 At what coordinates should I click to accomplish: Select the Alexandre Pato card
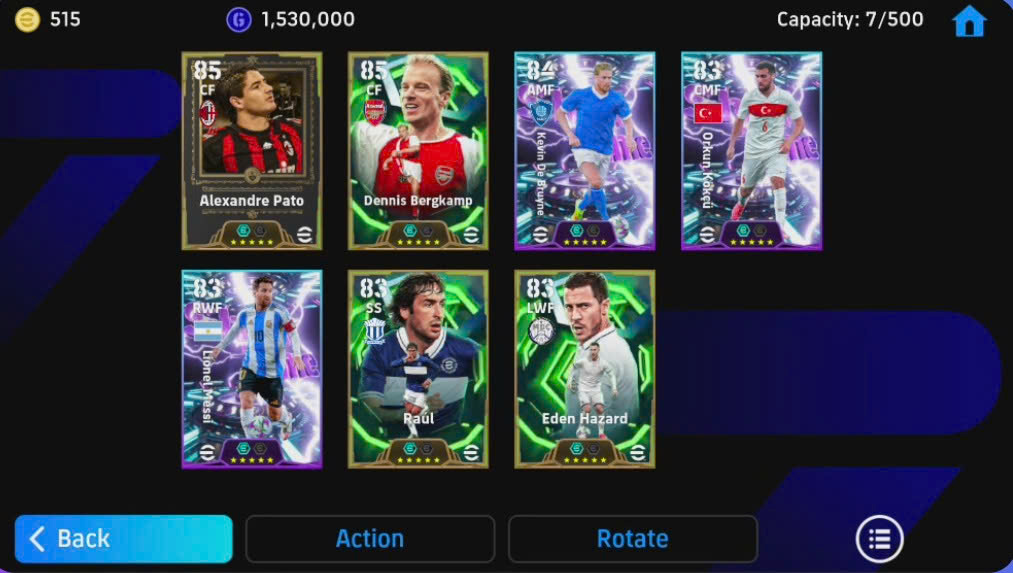pyautogui.click(x=252, y=150)
